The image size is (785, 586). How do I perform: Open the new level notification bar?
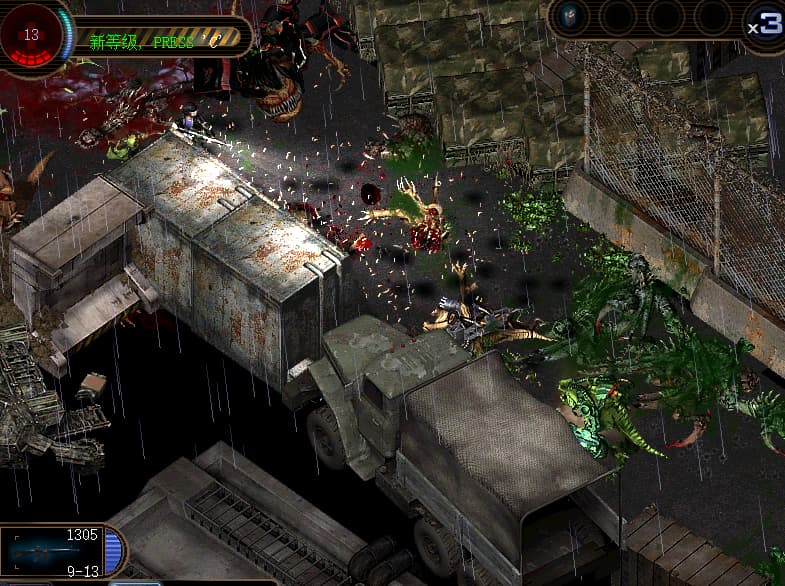(160, 40)
